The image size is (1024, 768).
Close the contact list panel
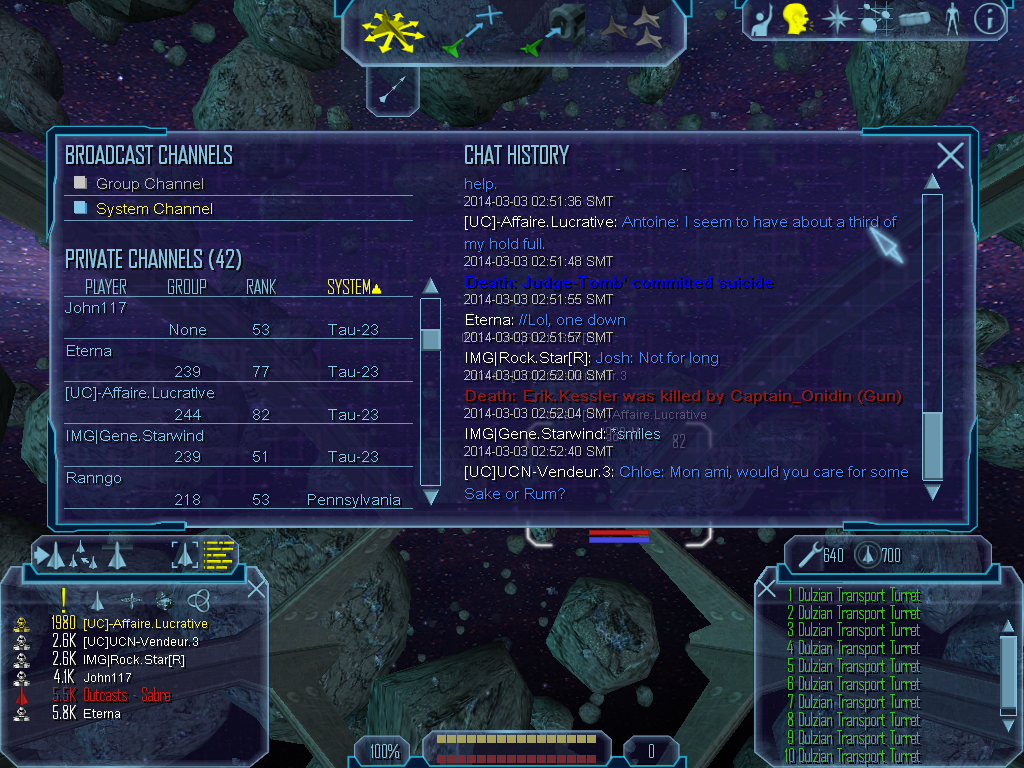pyautogui.click(x=256, y=588)
